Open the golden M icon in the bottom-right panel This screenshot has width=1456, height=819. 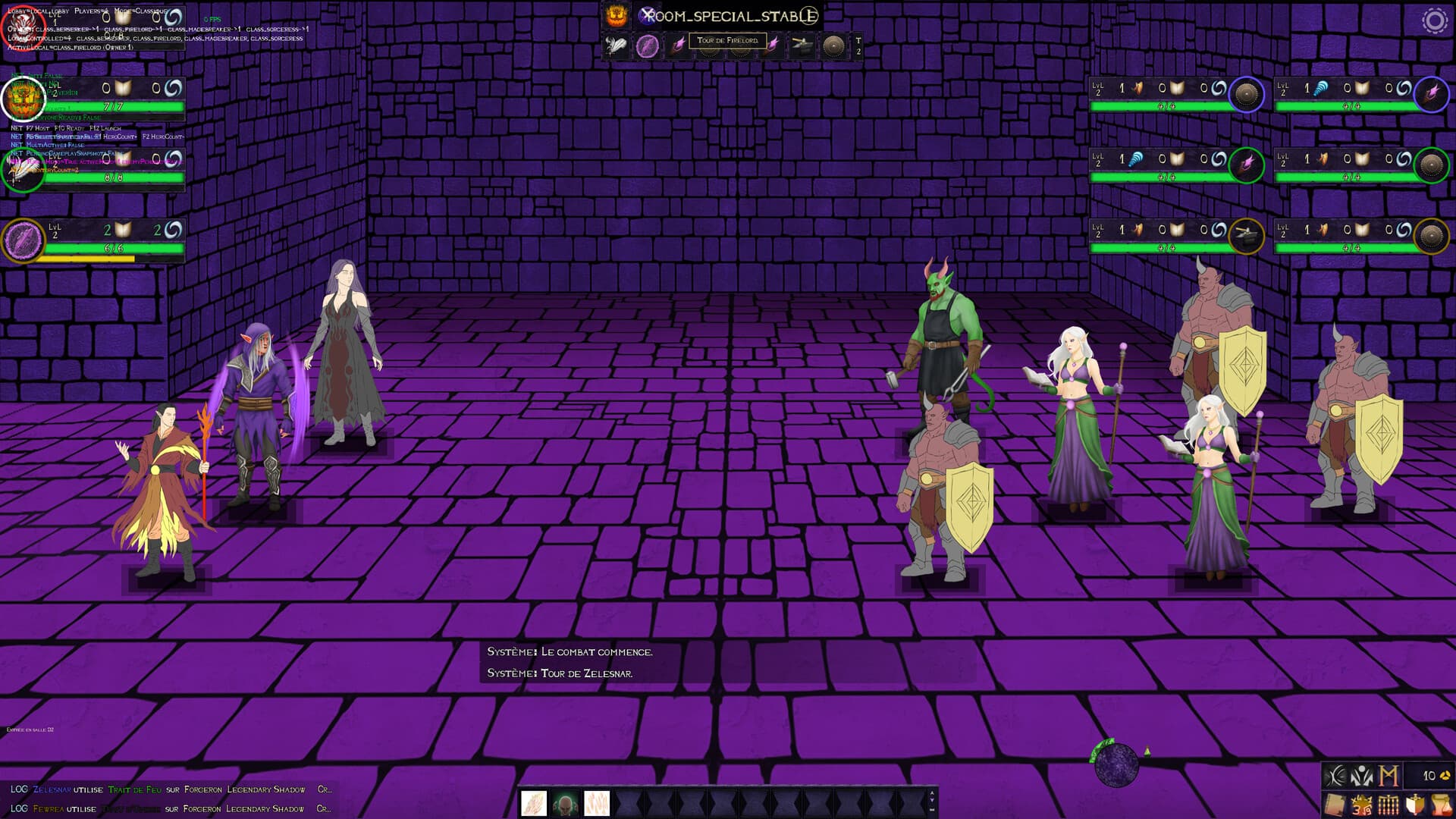pos(1389,777)
